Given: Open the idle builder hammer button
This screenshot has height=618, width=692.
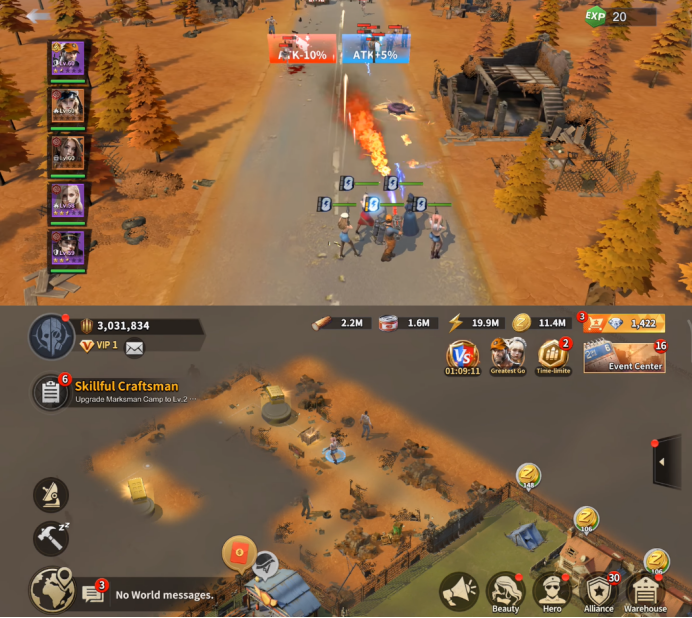Looking at the screenshot, I should click(50, 538).
